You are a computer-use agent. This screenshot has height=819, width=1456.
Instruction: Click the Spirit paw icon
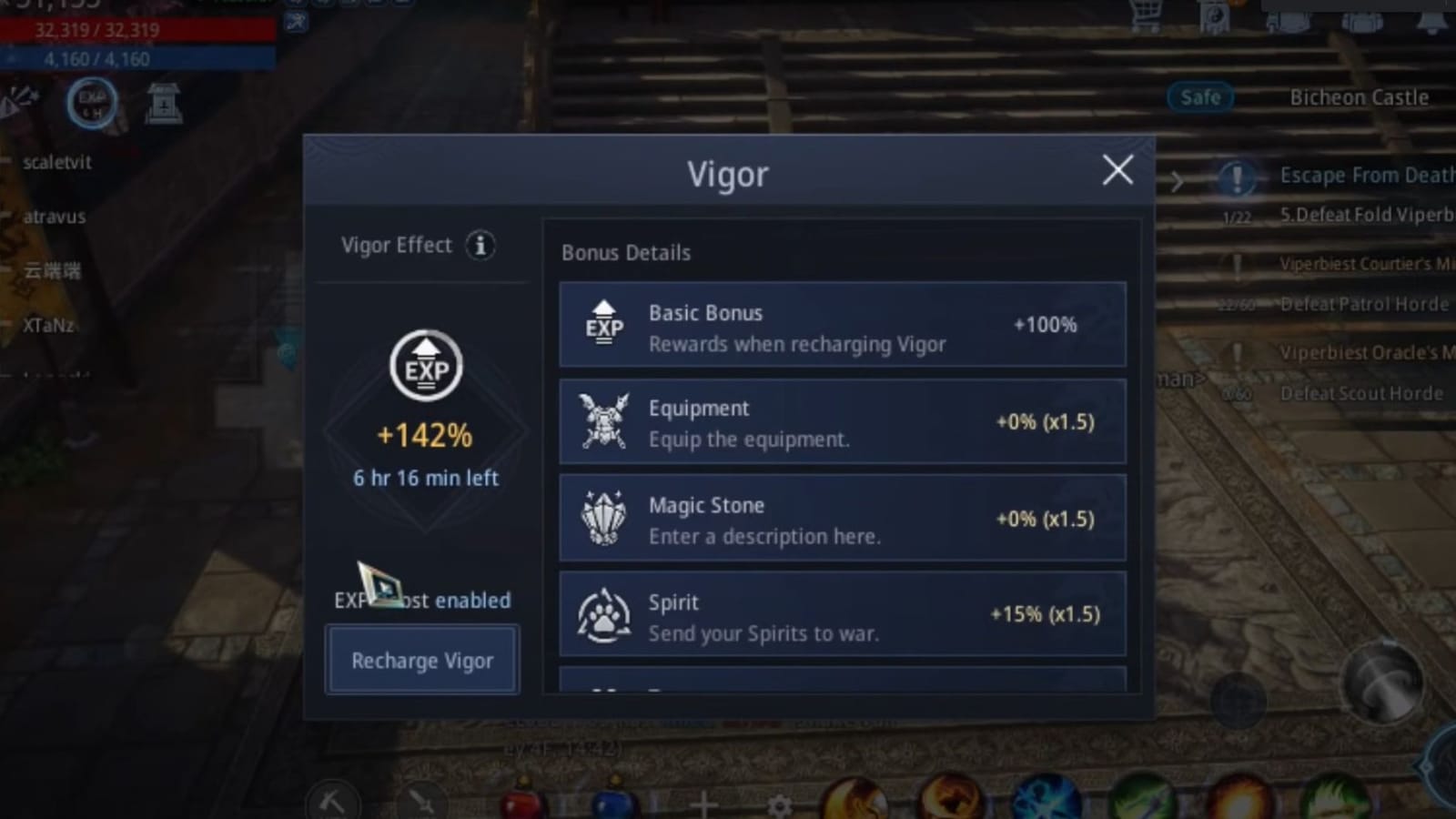tap(603, 616)
